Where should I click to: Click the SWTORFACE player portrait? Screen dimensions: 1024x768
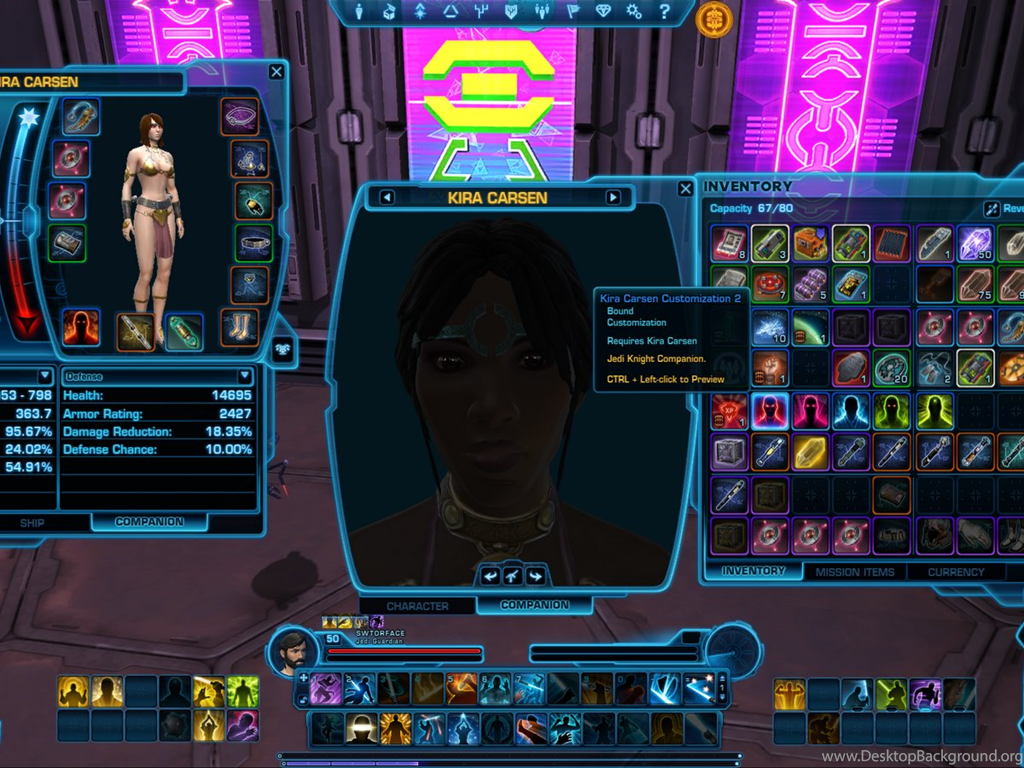pyautogui.click(x=292, y=652)
